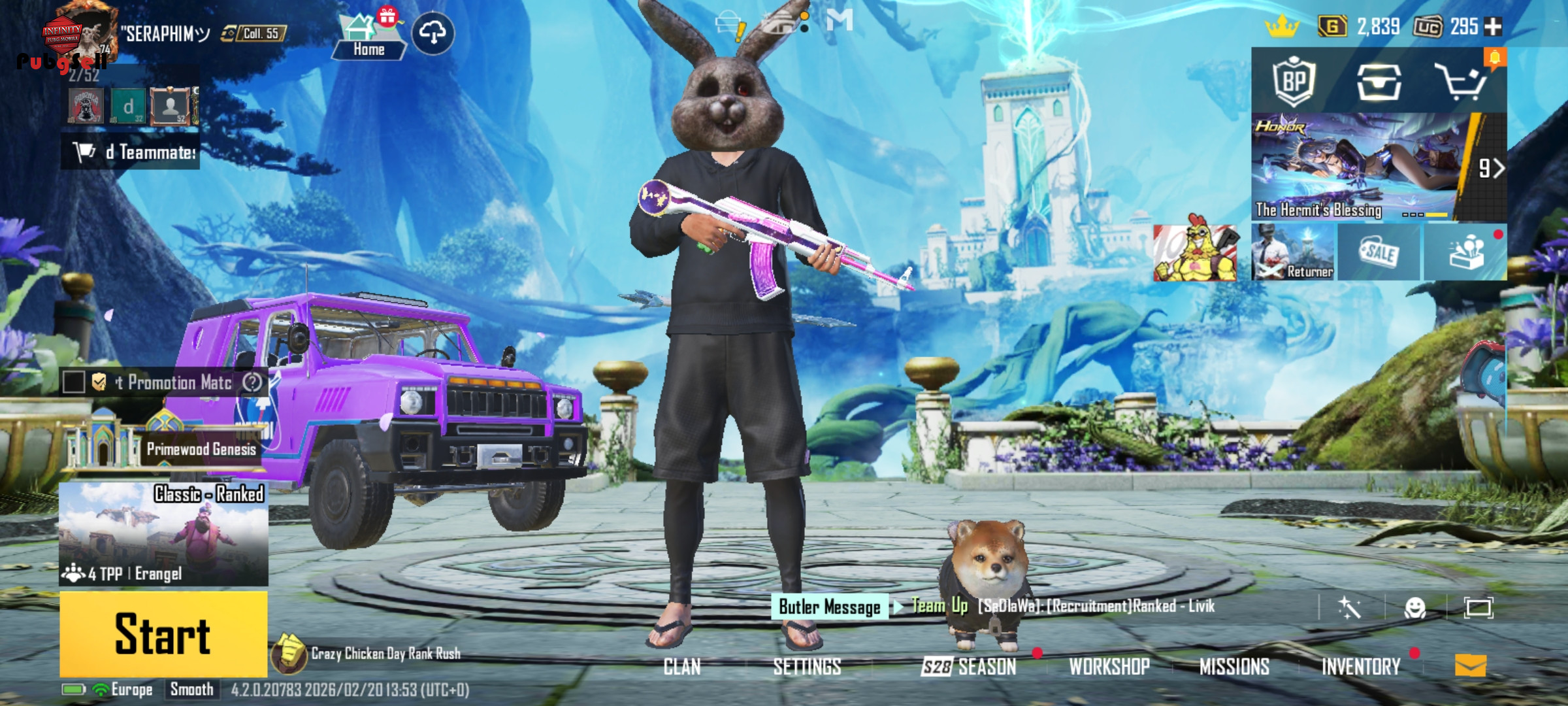This screenshot has width=1568, height=706.
Task: Open the Classic Ranked mode selection
Action: click(163, 533)
